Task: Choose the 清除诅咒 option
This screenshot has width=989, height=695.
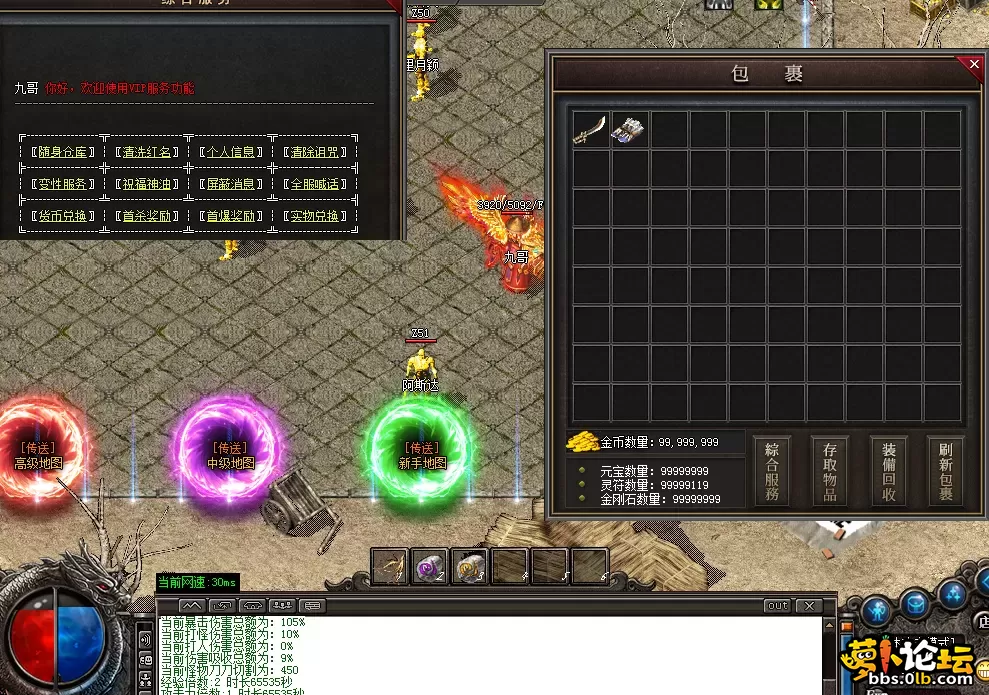Action: [314, 153]
